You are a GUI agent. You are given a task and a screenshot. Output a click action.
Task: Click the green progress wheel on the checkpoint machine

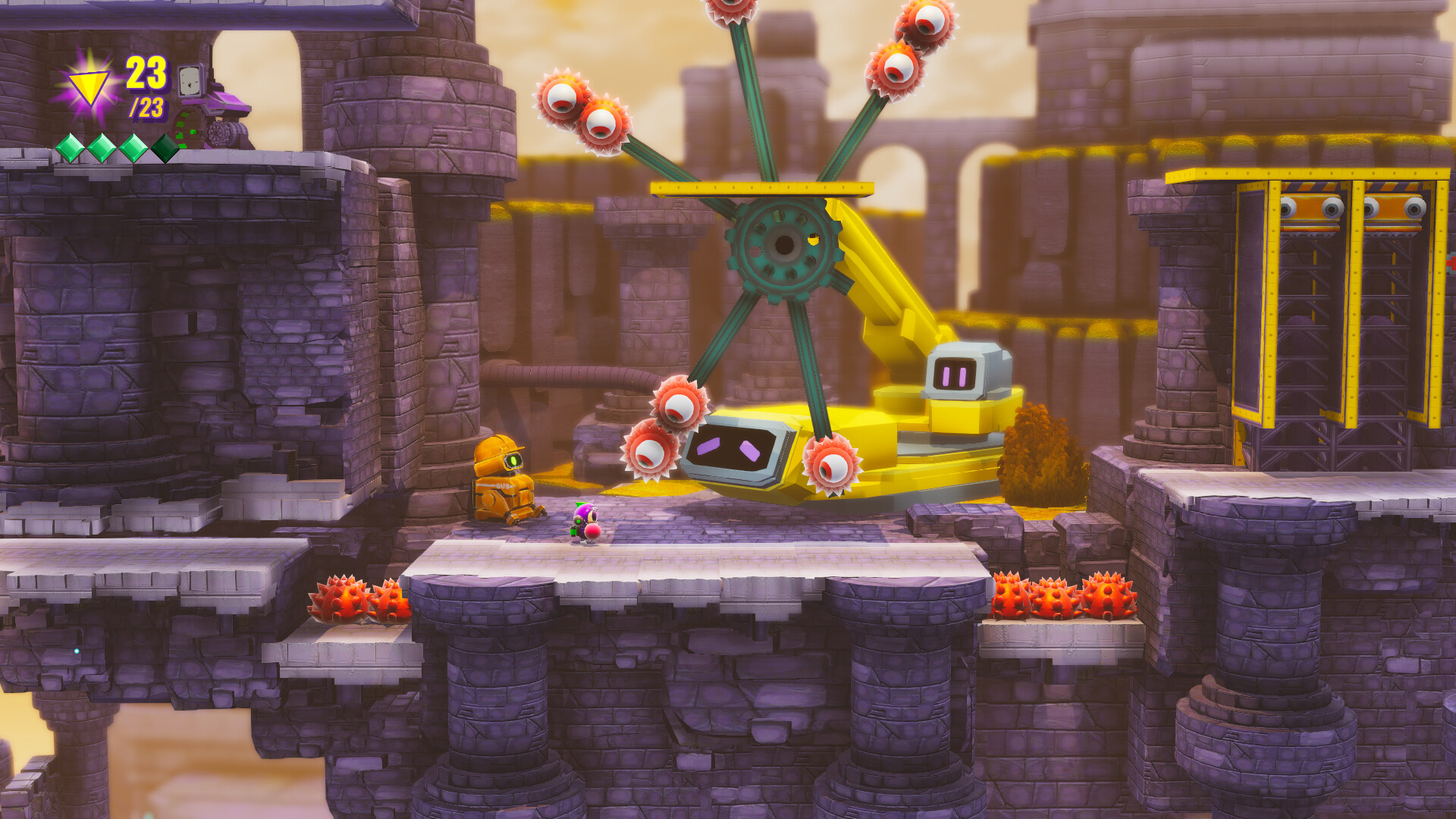(x=185, y=129)
